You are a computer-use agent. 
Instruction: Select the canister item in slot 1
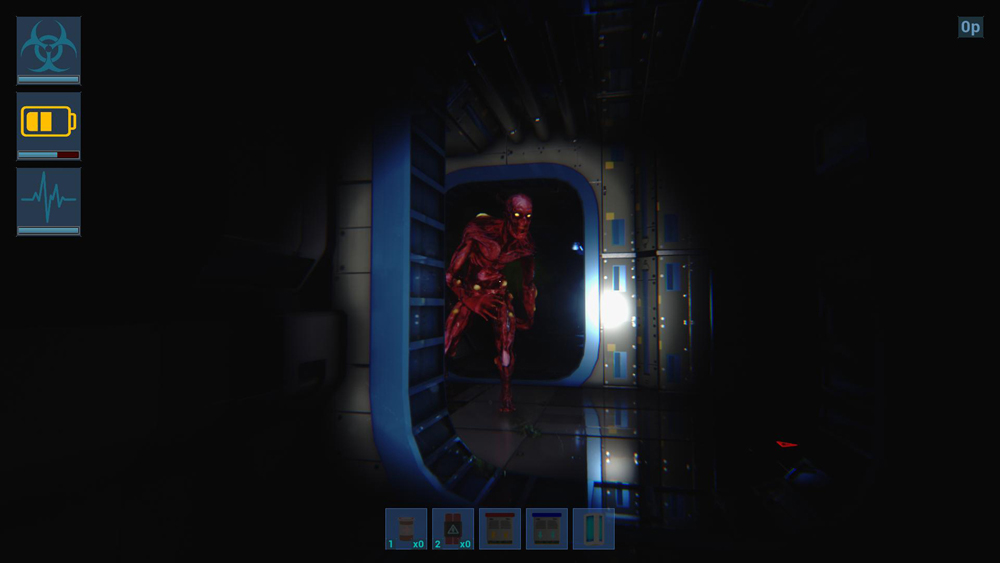click(406, 529)
